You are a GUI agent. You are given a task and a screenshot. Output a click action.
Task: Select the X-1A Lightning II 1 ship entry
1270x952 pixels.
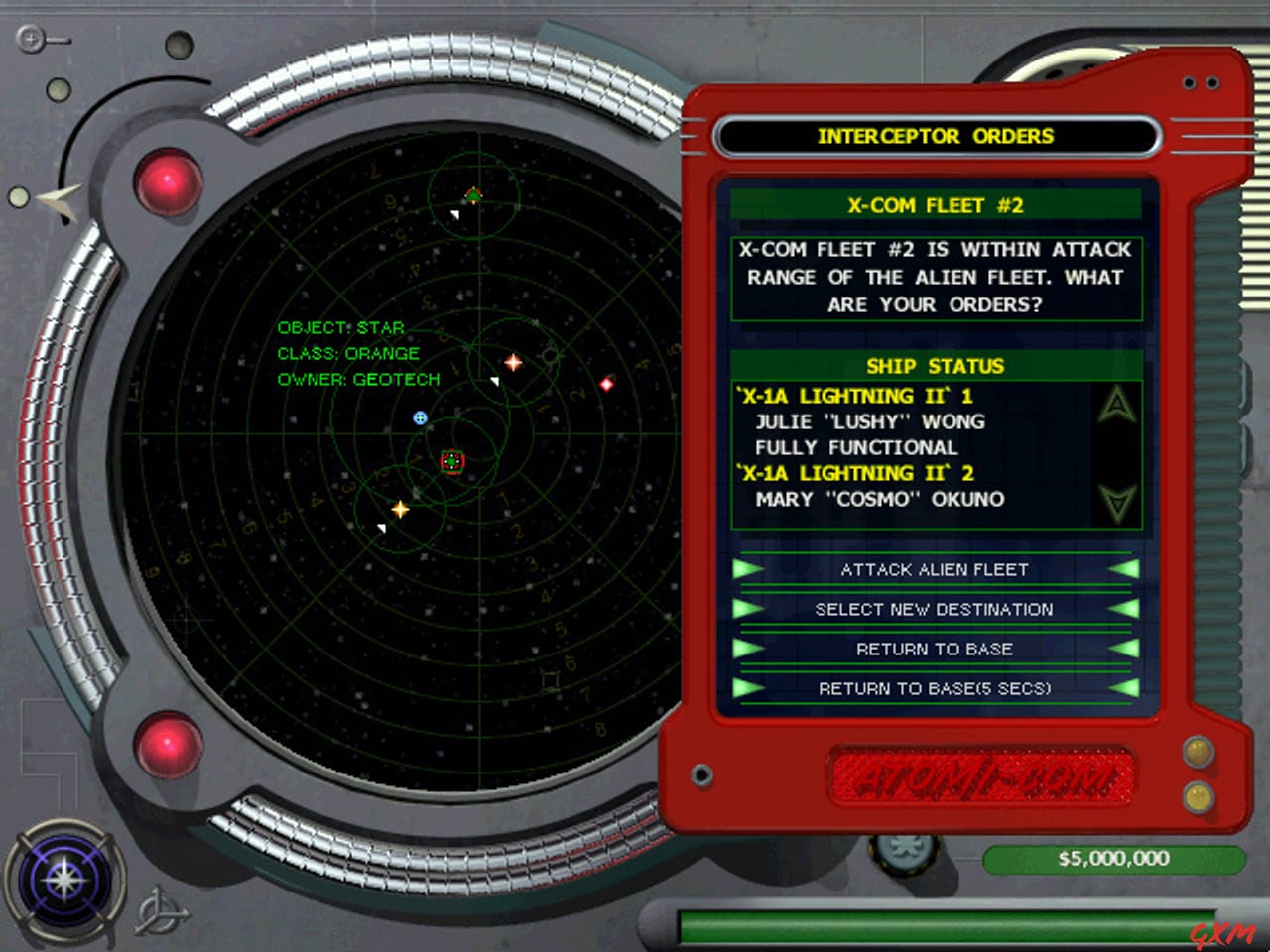click(853, 395)
